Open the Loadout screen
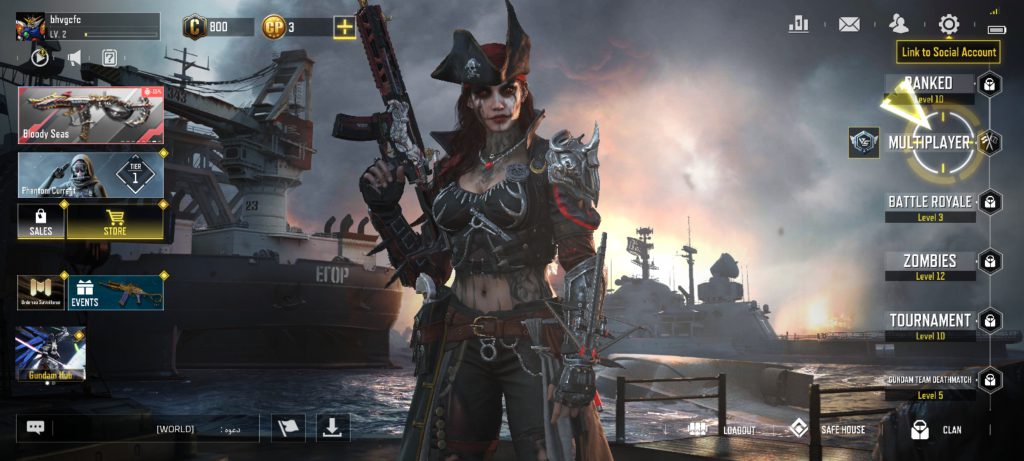The image size is (1024, 461). tap(721, 430)
